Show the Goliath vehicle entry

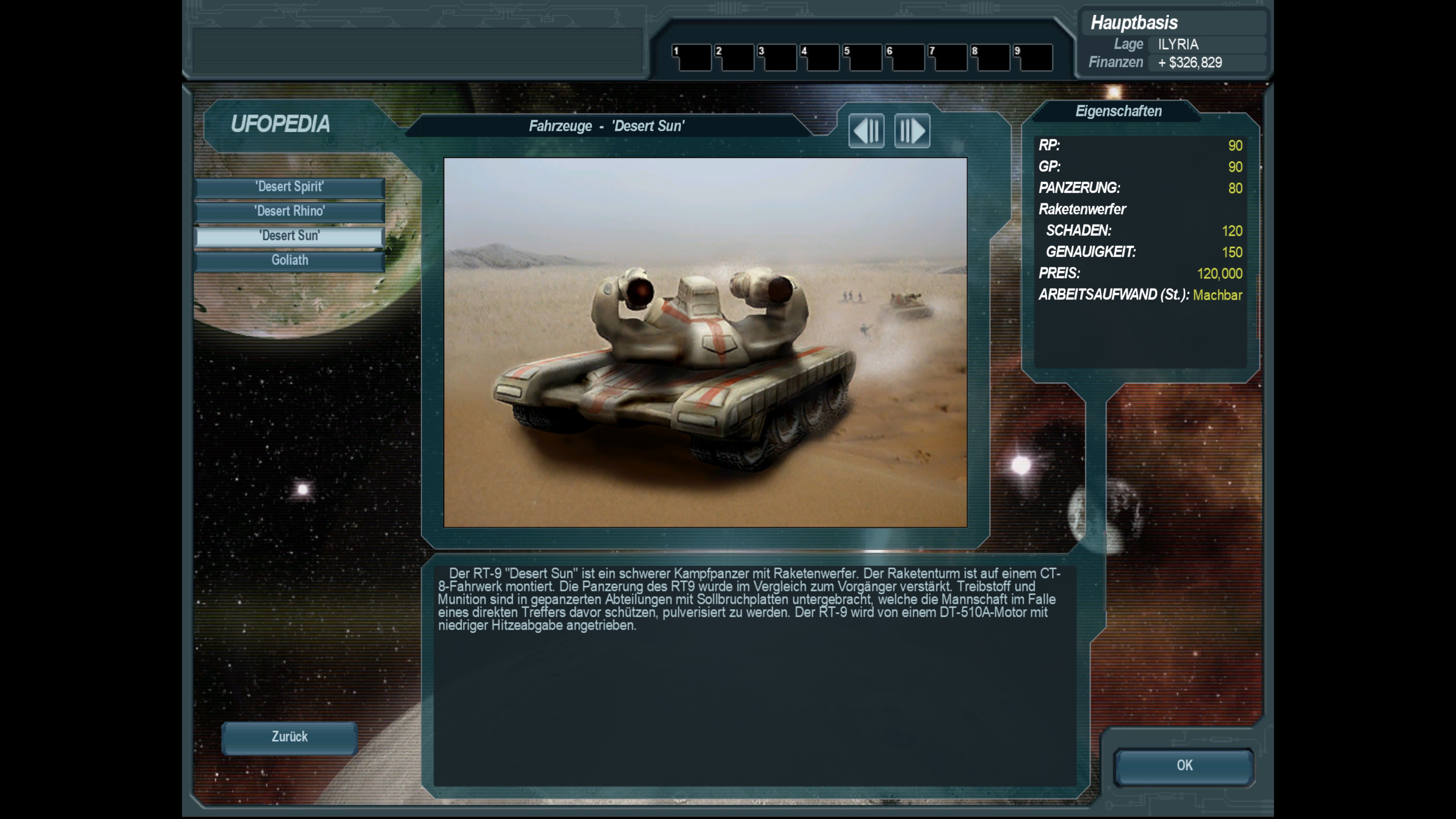click(x=289, y=260)
